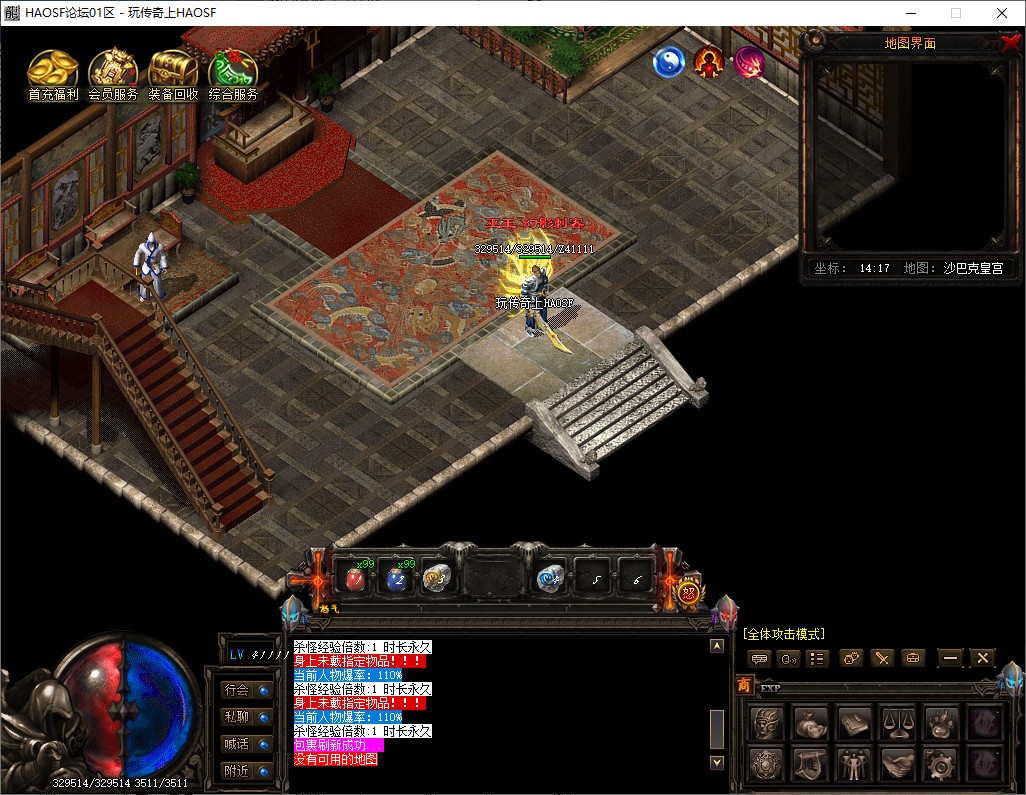Click the yin-yang buff icon

(x=668, y=63)
